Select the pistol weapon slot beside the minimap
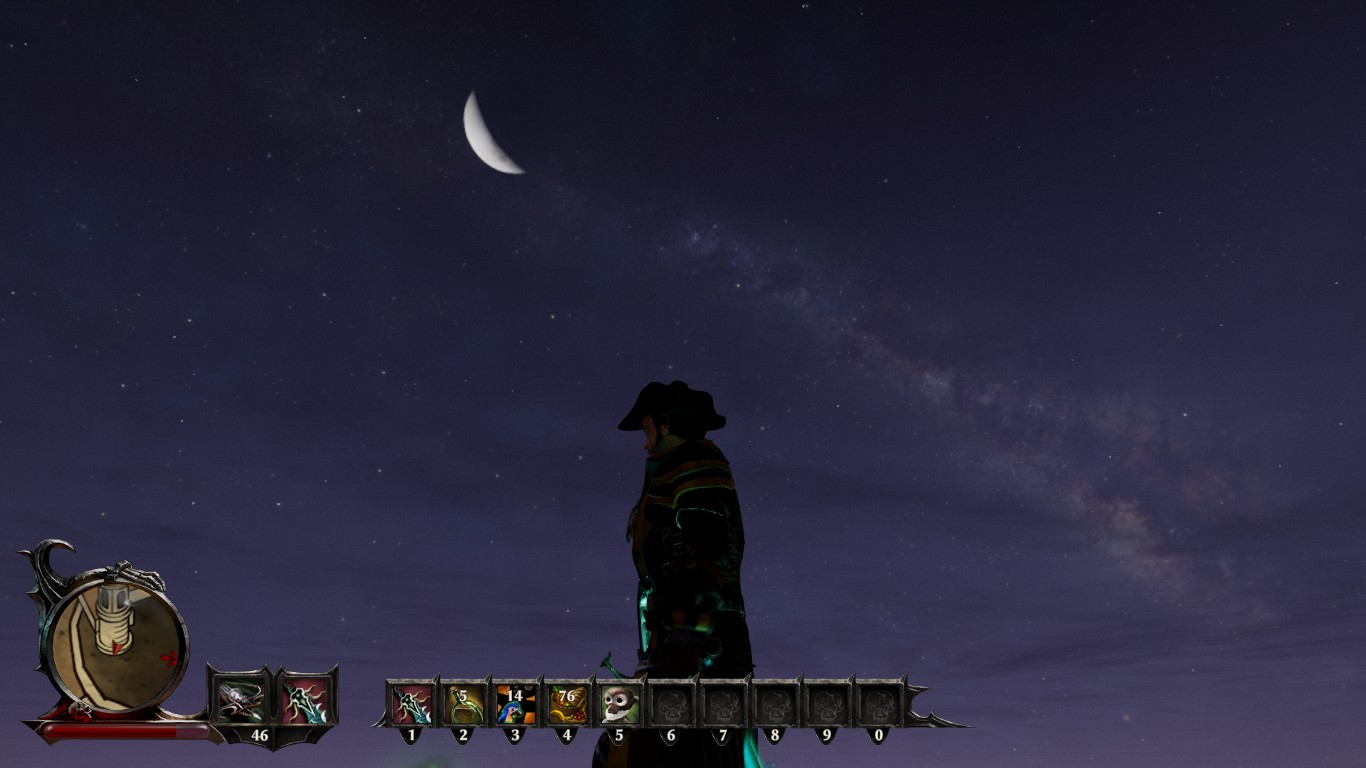The width and height of the screenshot is (1366, 768). coord(239,699)
